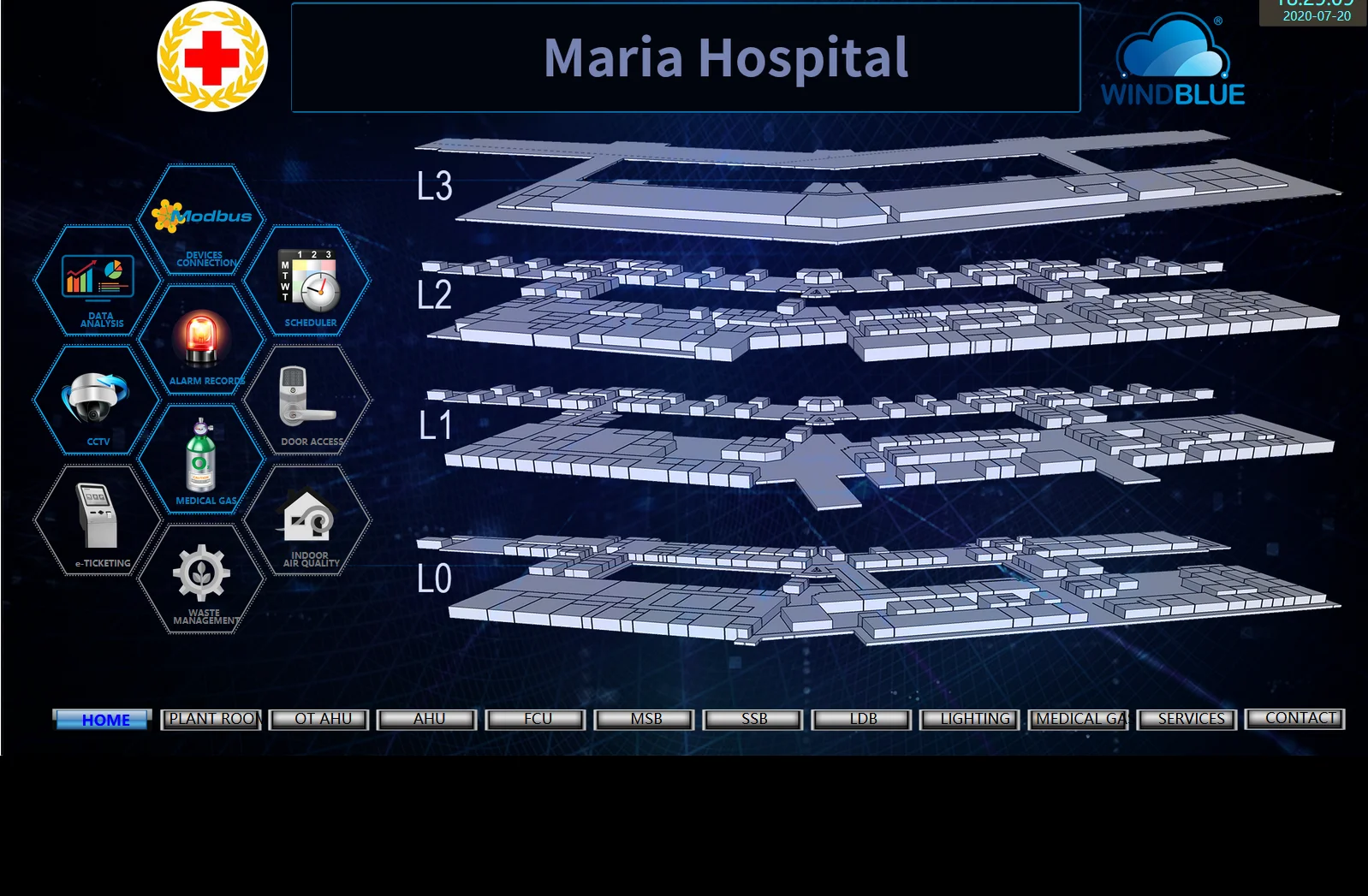
Task: Switch to the LIGHTING tab
Action: (971, 720)
